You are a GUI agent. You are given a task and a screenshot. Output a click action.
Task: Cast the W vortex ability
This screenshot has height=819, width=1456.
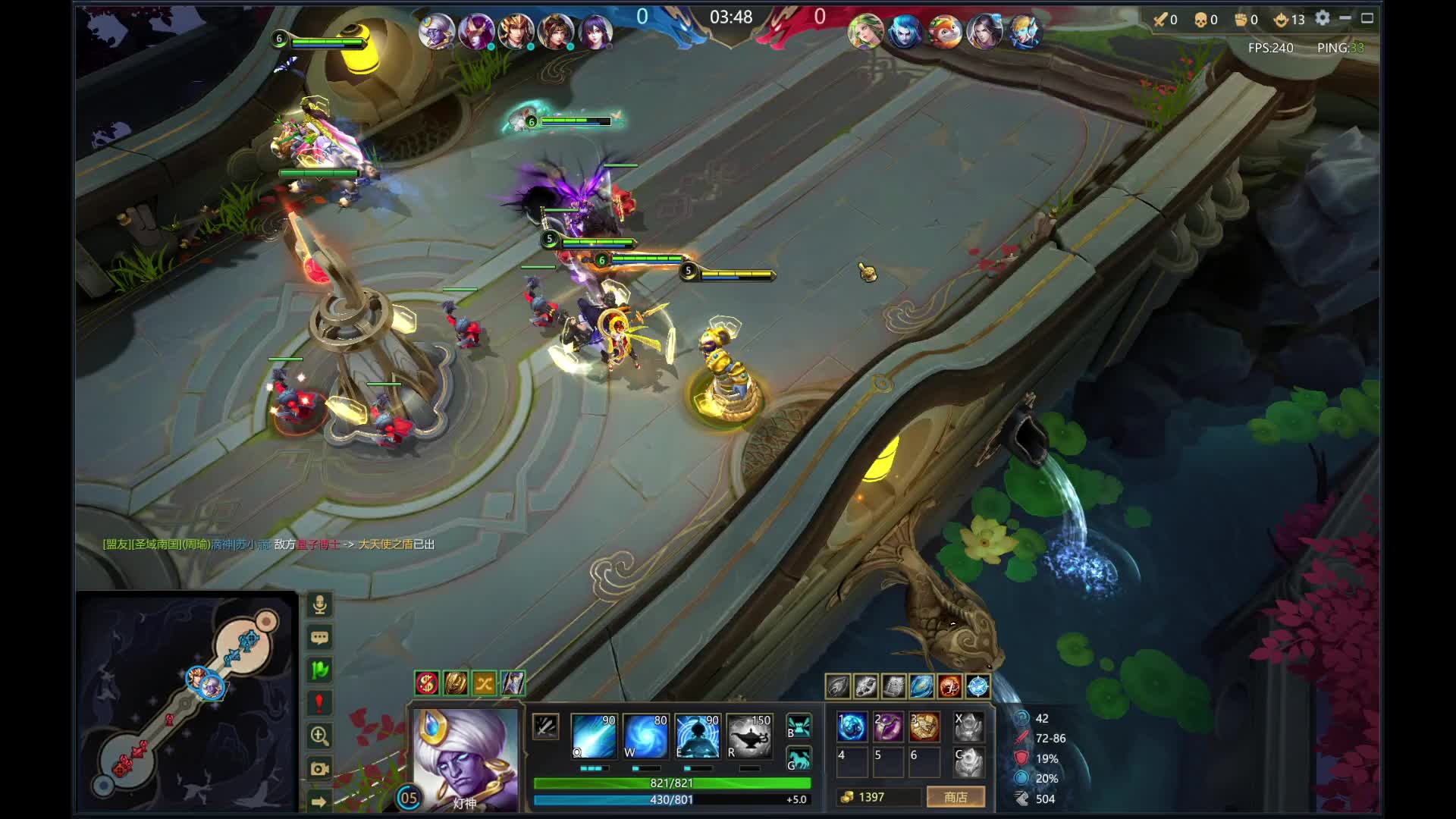(645, 736)
